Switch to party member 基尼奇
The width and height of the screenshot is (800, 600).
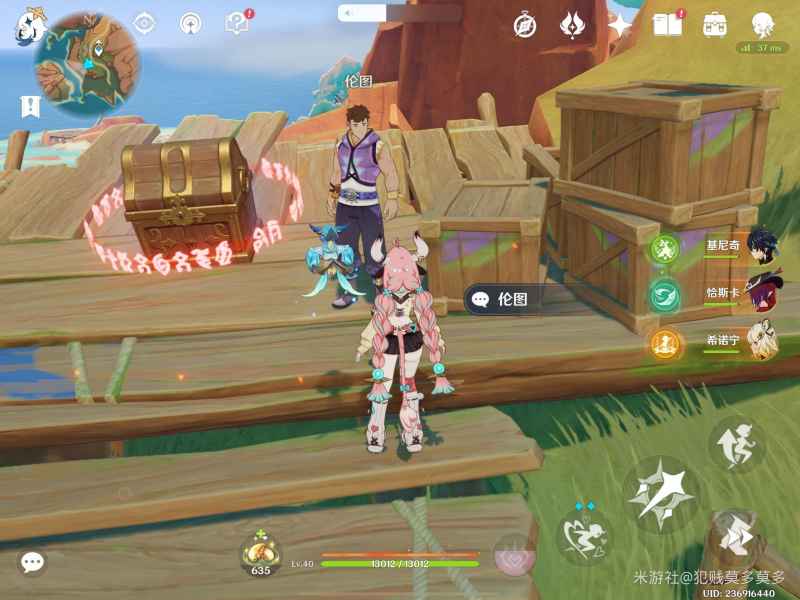763,246
